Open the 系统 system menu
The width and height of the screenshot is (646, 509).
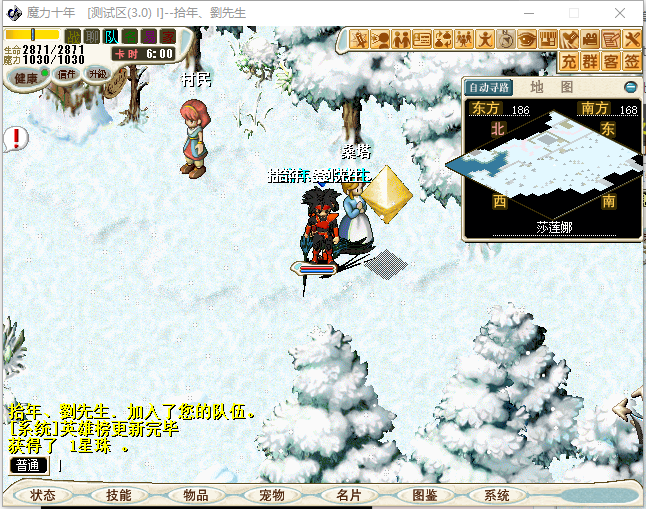(x=497, y=495)
